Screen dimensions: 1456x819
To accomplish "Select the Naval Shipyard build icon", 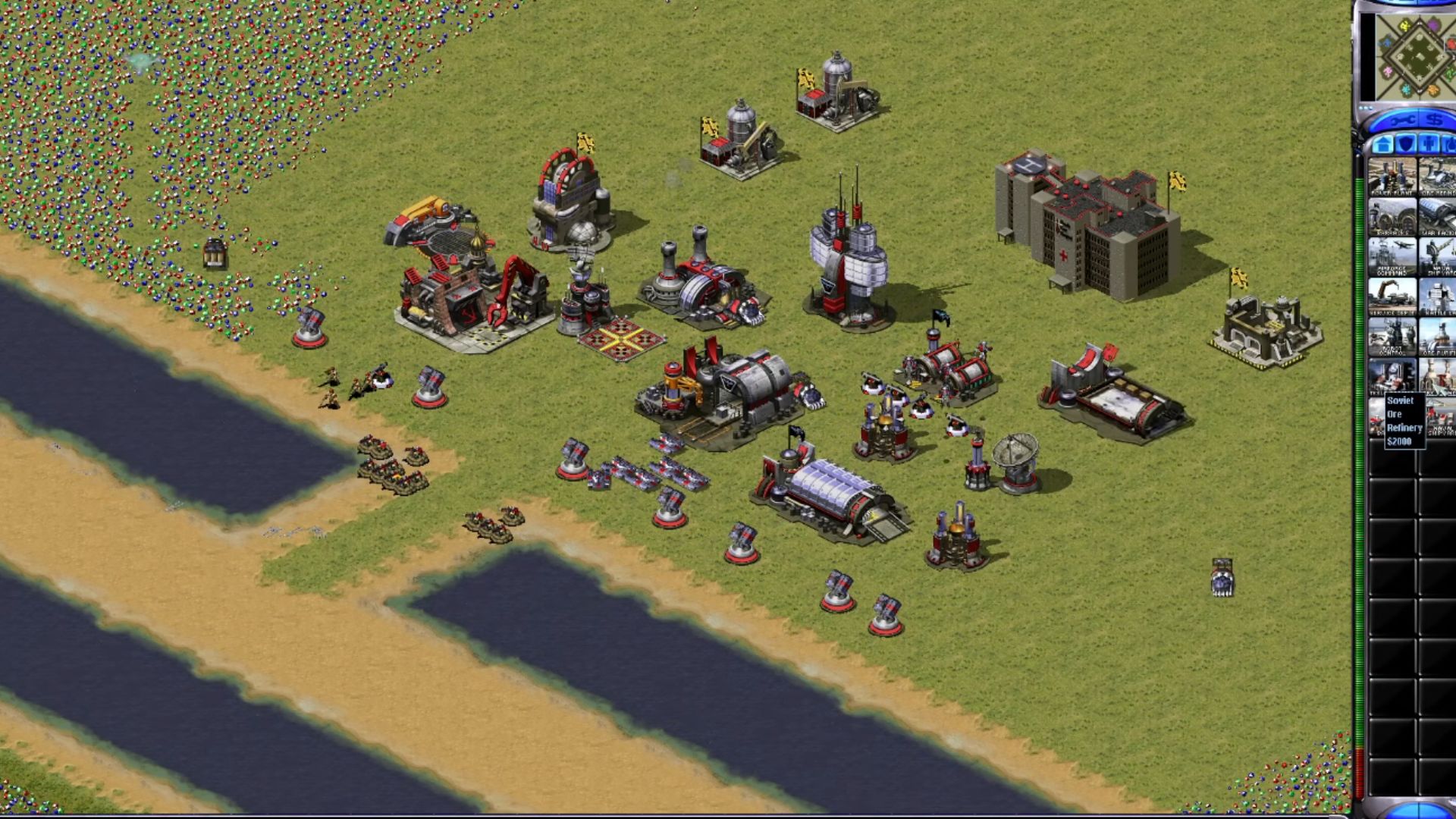I will 1439,257.
